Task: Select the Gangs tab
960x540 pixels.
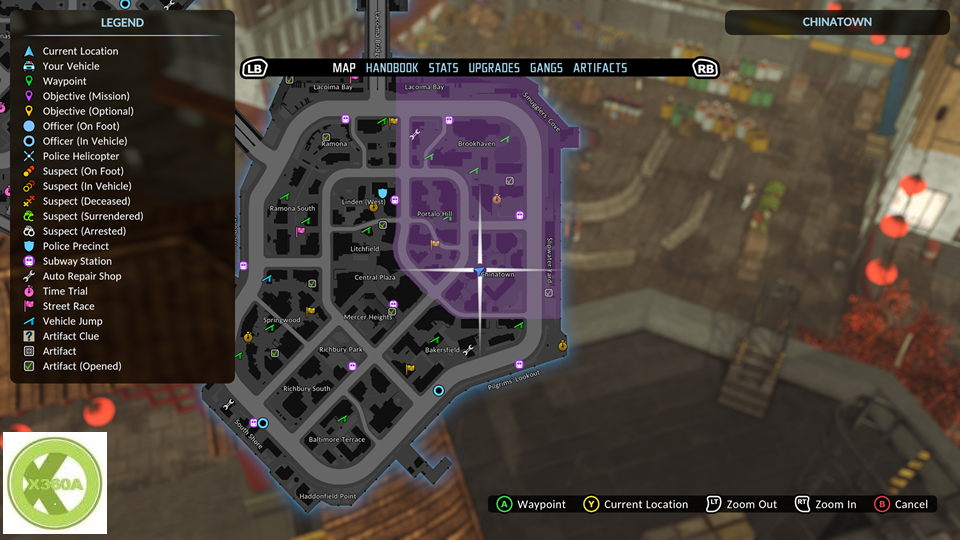Action: coord(546,68)
